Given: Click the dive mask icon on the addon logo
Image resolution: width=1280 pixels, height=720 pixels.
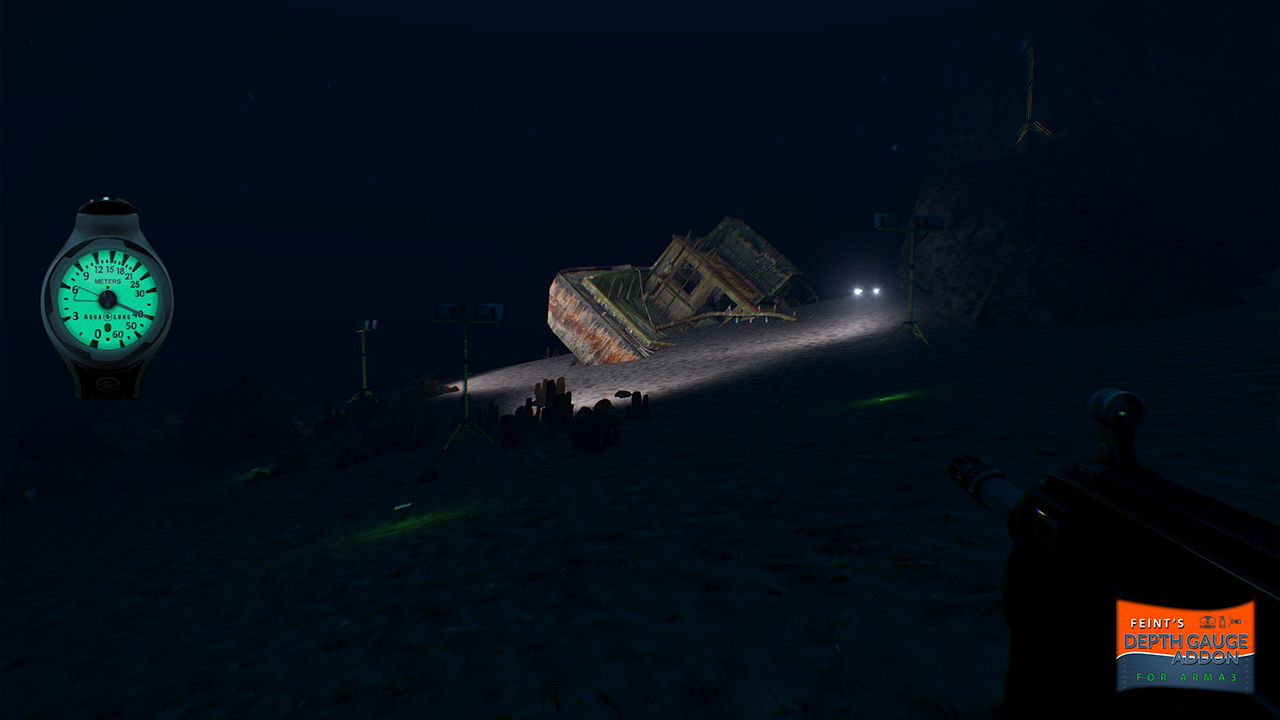Looking at the screenshot, I should click(1207, 622).
